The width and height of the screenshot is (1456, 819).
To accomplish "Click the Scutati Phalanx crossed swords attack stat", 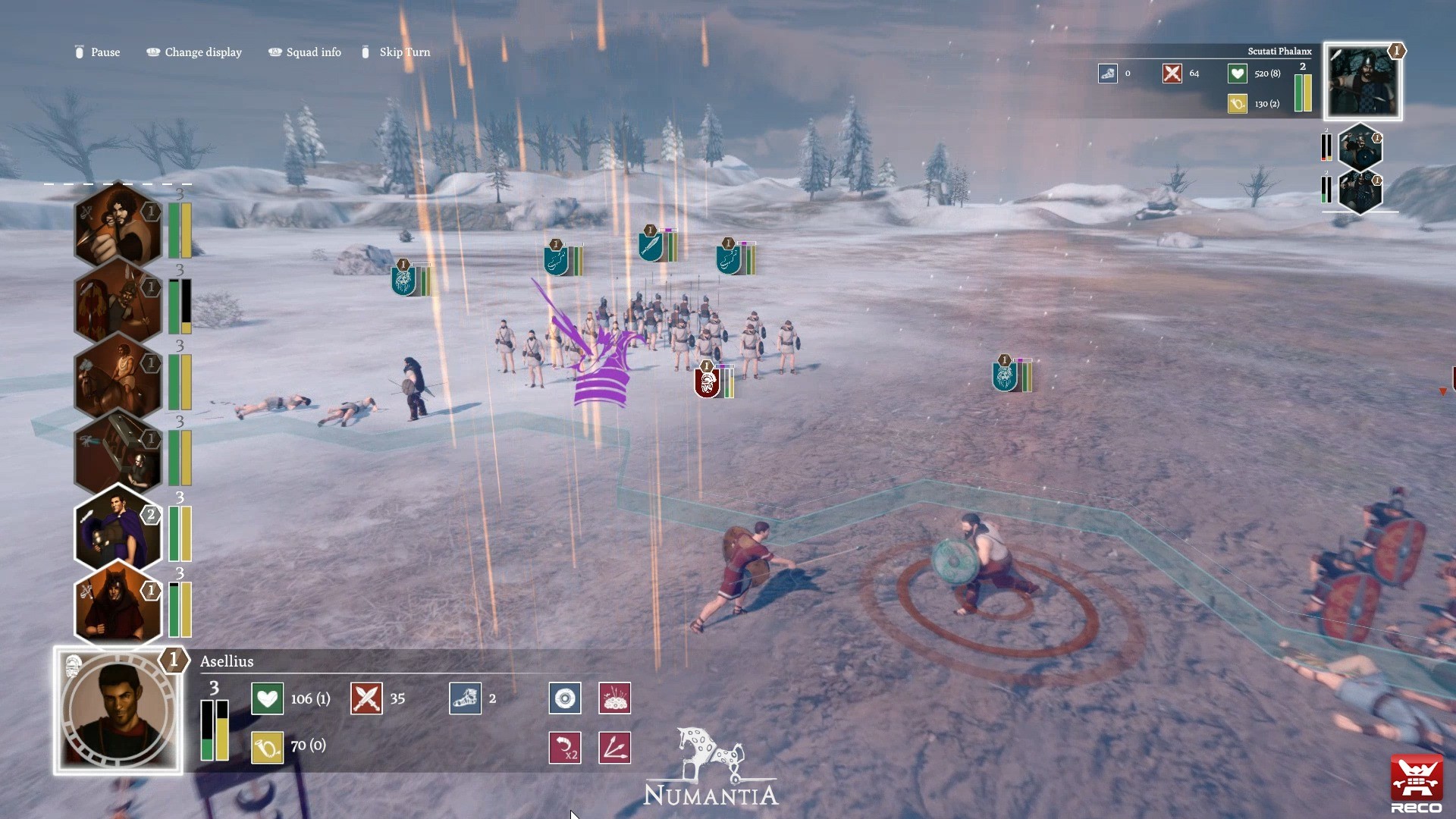I will (1173, 74).
